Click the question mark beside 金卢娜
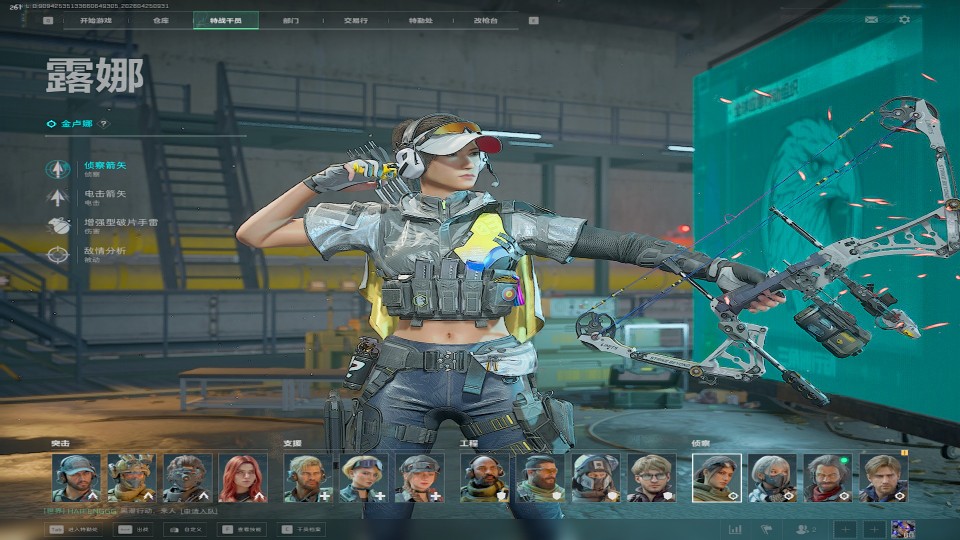 pyautogui.click(x=103, y=124)
